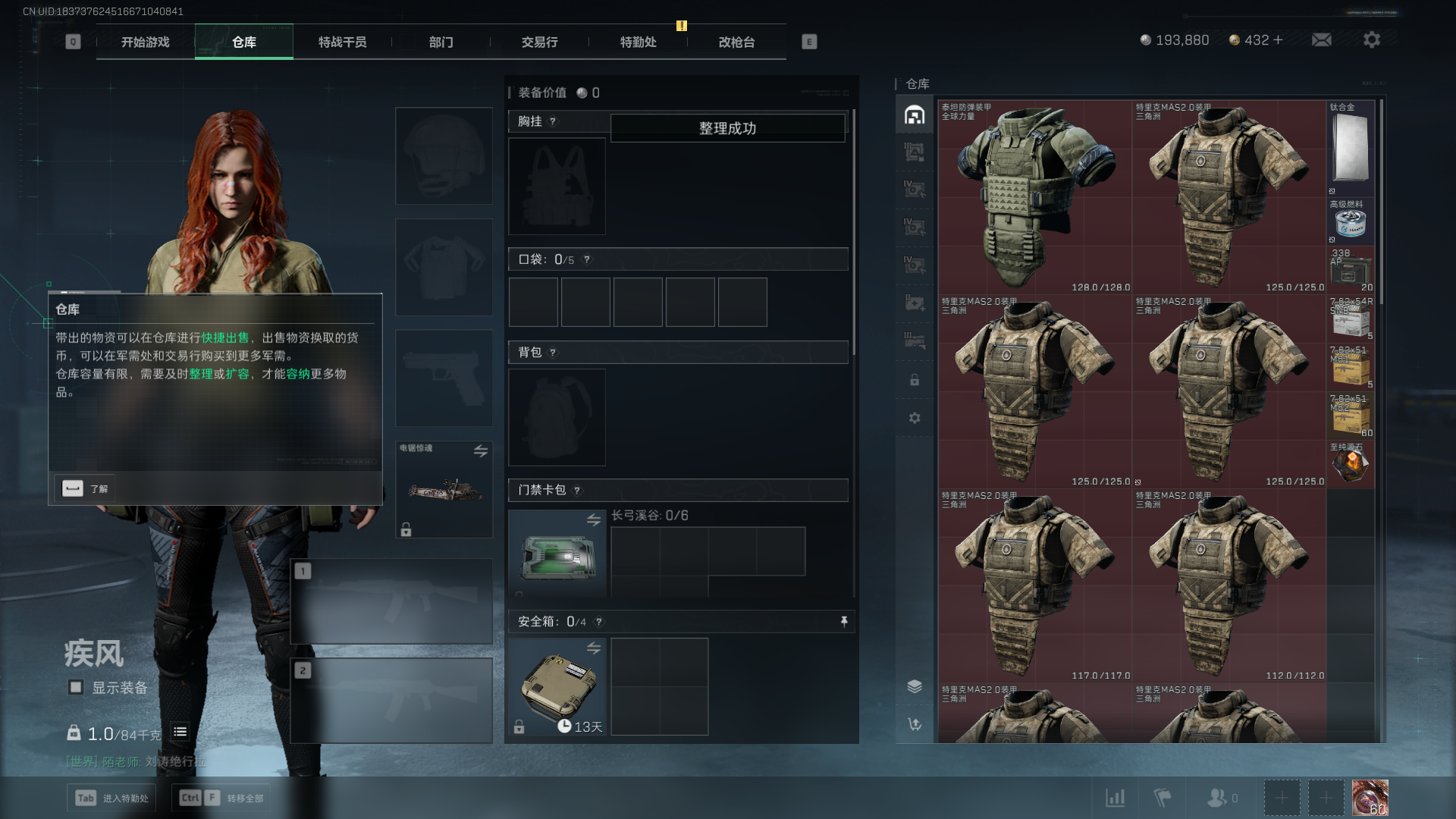Toggle the 显示装备 checkbox
Screen dimensions: 1456x819
point(76,687)
